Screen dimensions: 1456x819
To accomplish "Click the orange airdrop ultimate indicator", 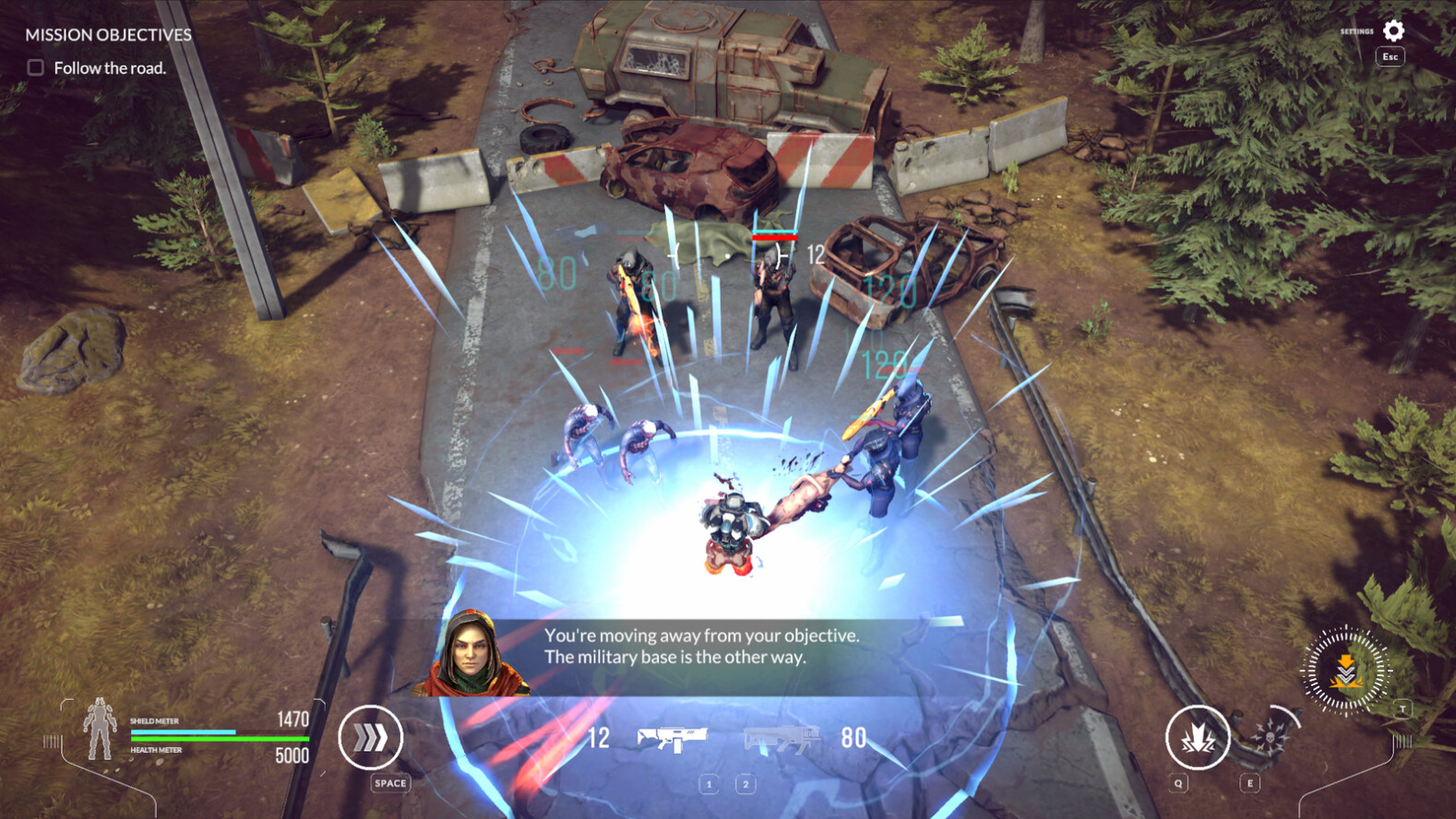I will pos(1345,671).
